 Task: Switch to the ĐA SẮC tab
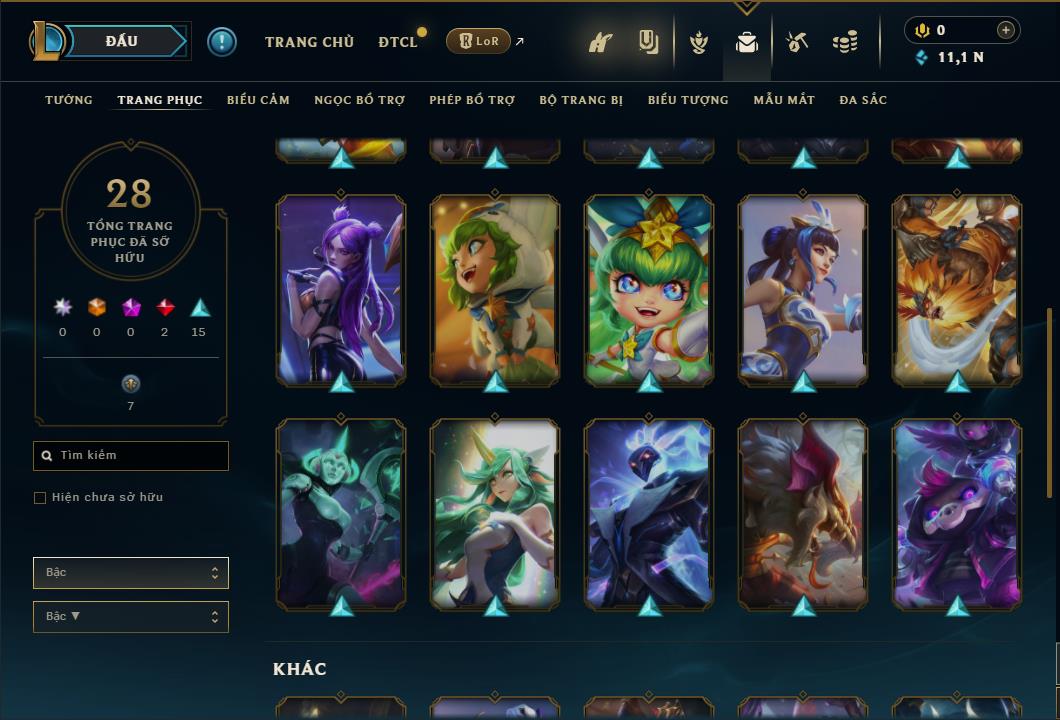863,100
